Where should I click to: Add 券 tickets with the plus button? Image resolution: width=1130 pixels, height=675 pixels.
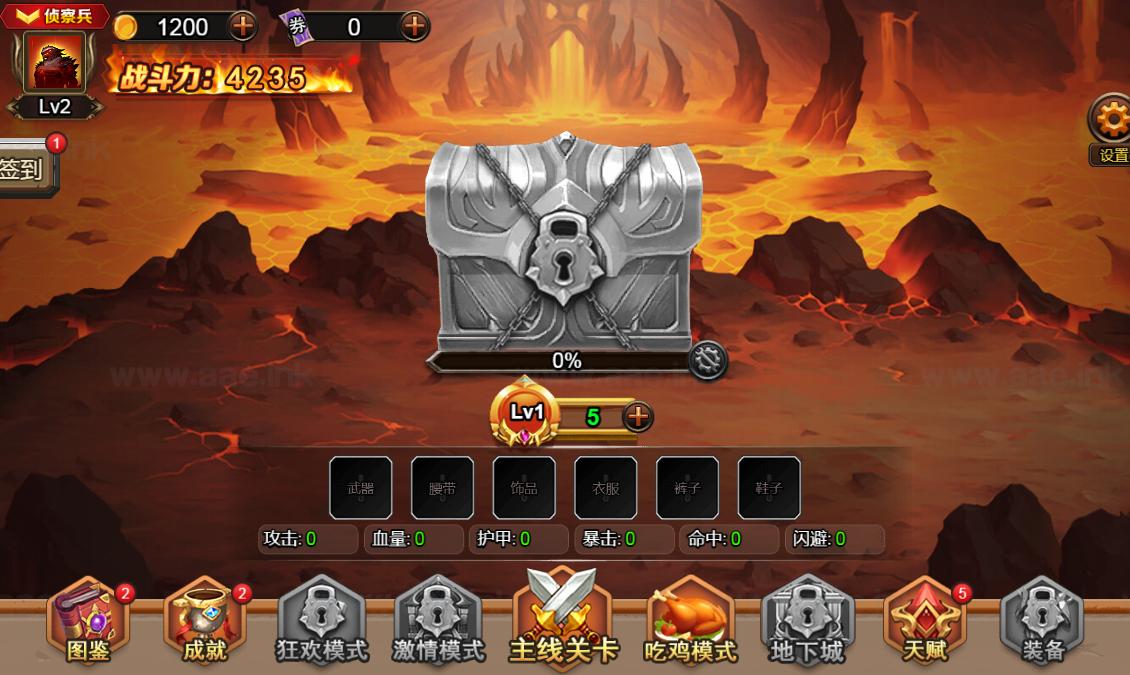tap(414, 26)
